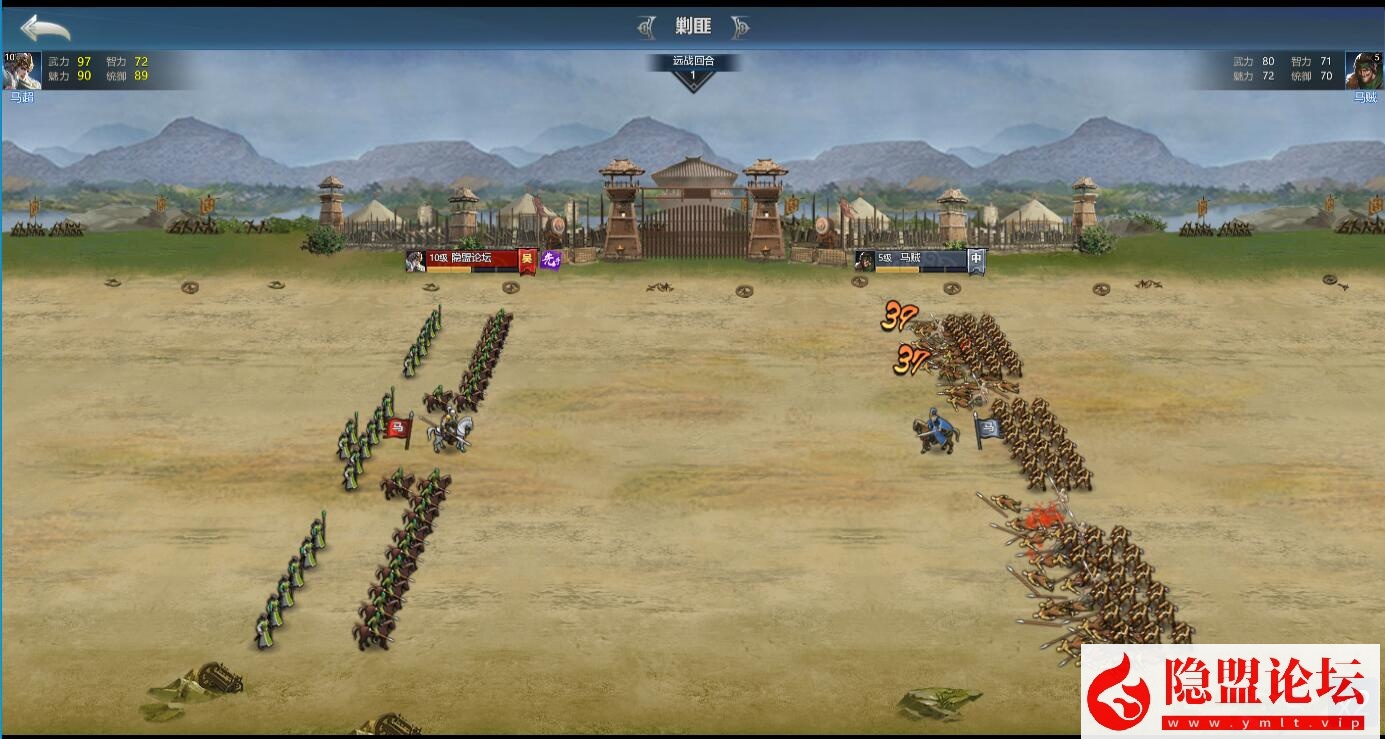Tap the purple 先 first-strike badge
1385x739 pixels.
click(x=549, y=258)
